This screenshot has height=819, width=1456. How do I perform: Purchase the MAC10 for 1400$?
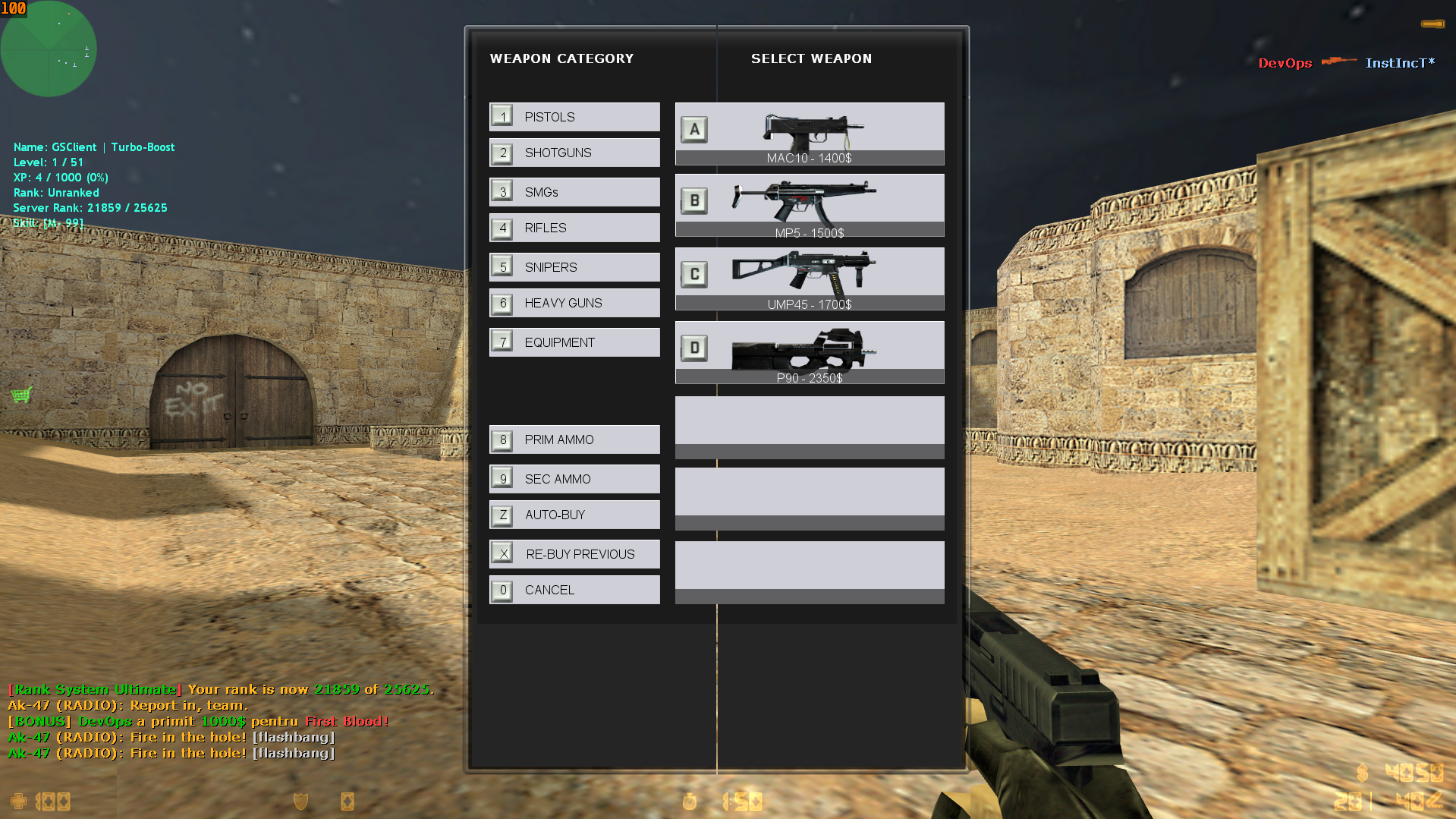tap(810, 134)
